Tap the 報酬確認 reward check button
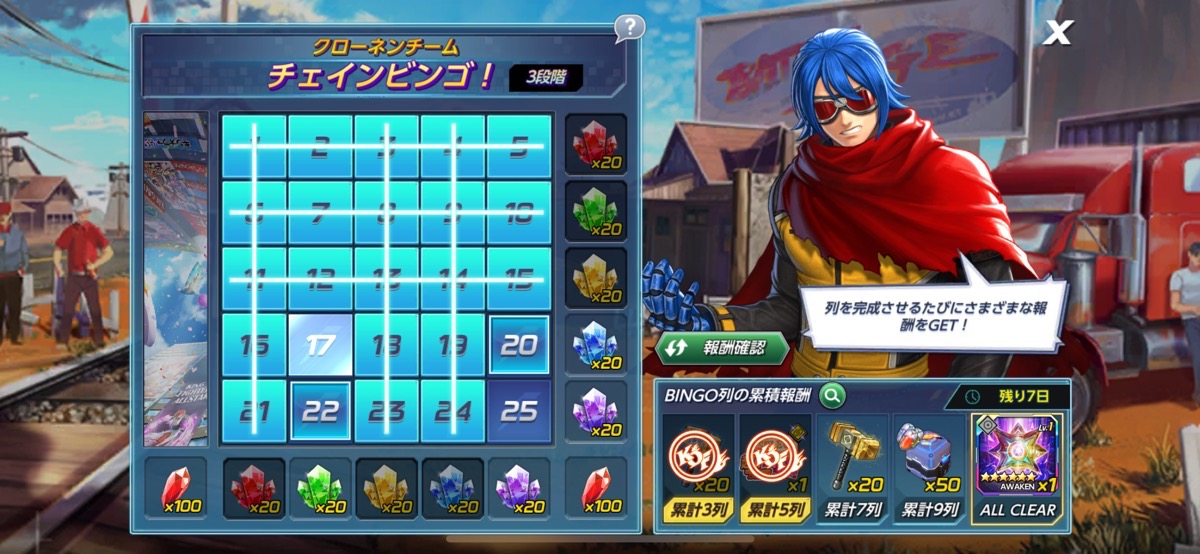This screenshot has height=554, width=1200. pos(722,348)
